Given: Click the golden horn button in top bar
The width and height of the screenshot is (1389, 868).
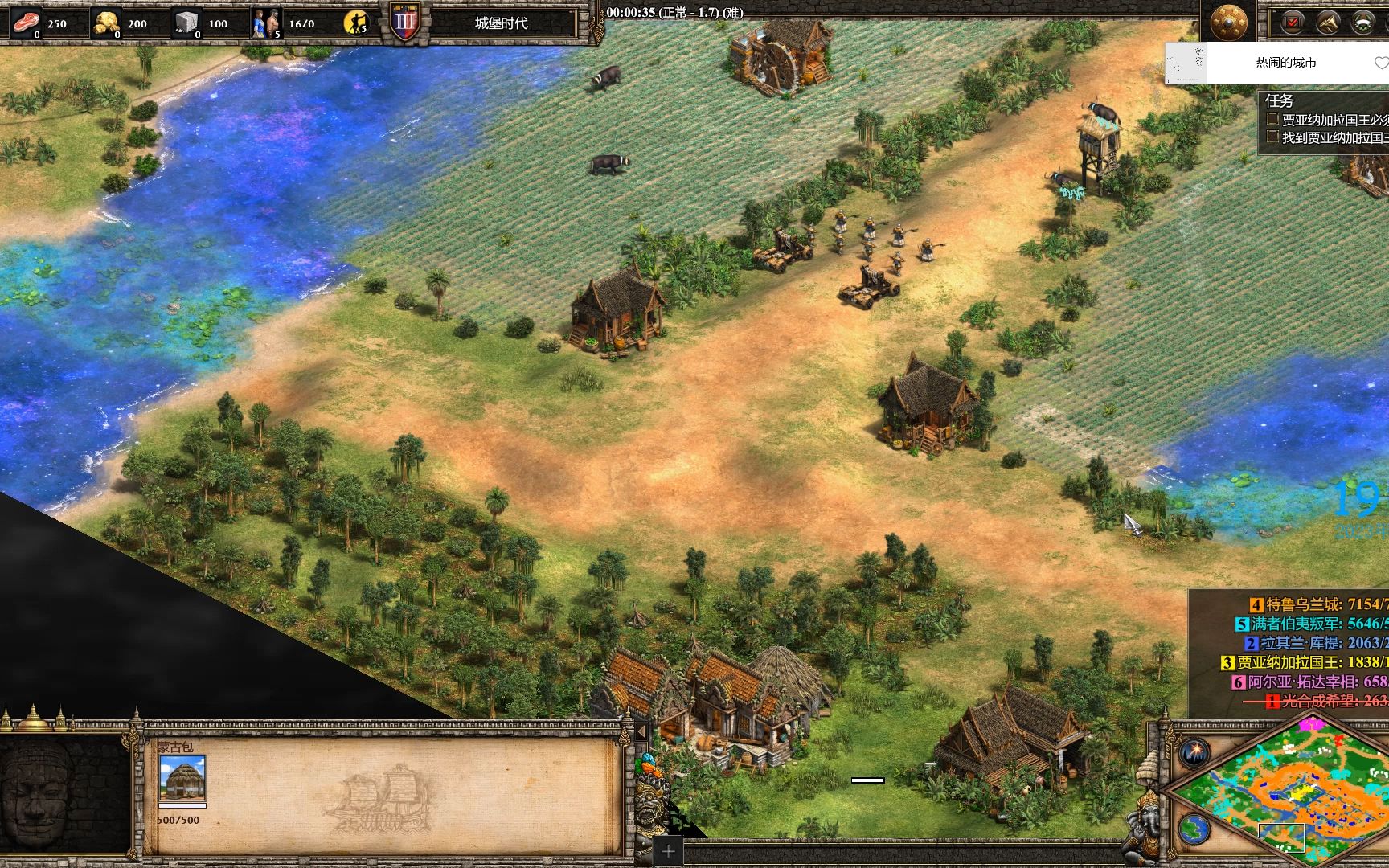Looking at the screenshot, I should [1327, 23].
